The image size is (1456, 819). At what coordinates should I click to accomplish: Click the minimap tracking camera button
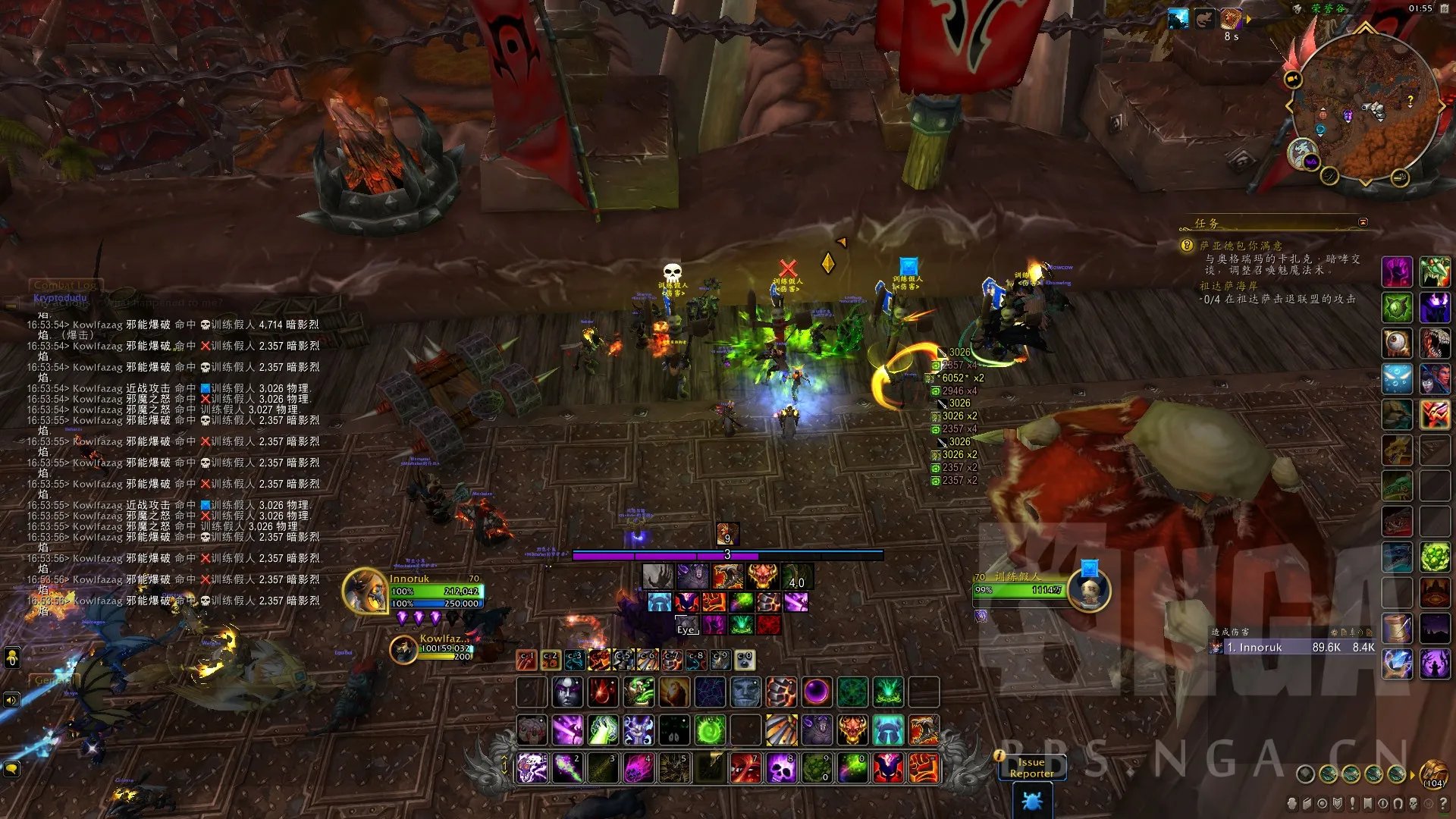[1293, 79]
